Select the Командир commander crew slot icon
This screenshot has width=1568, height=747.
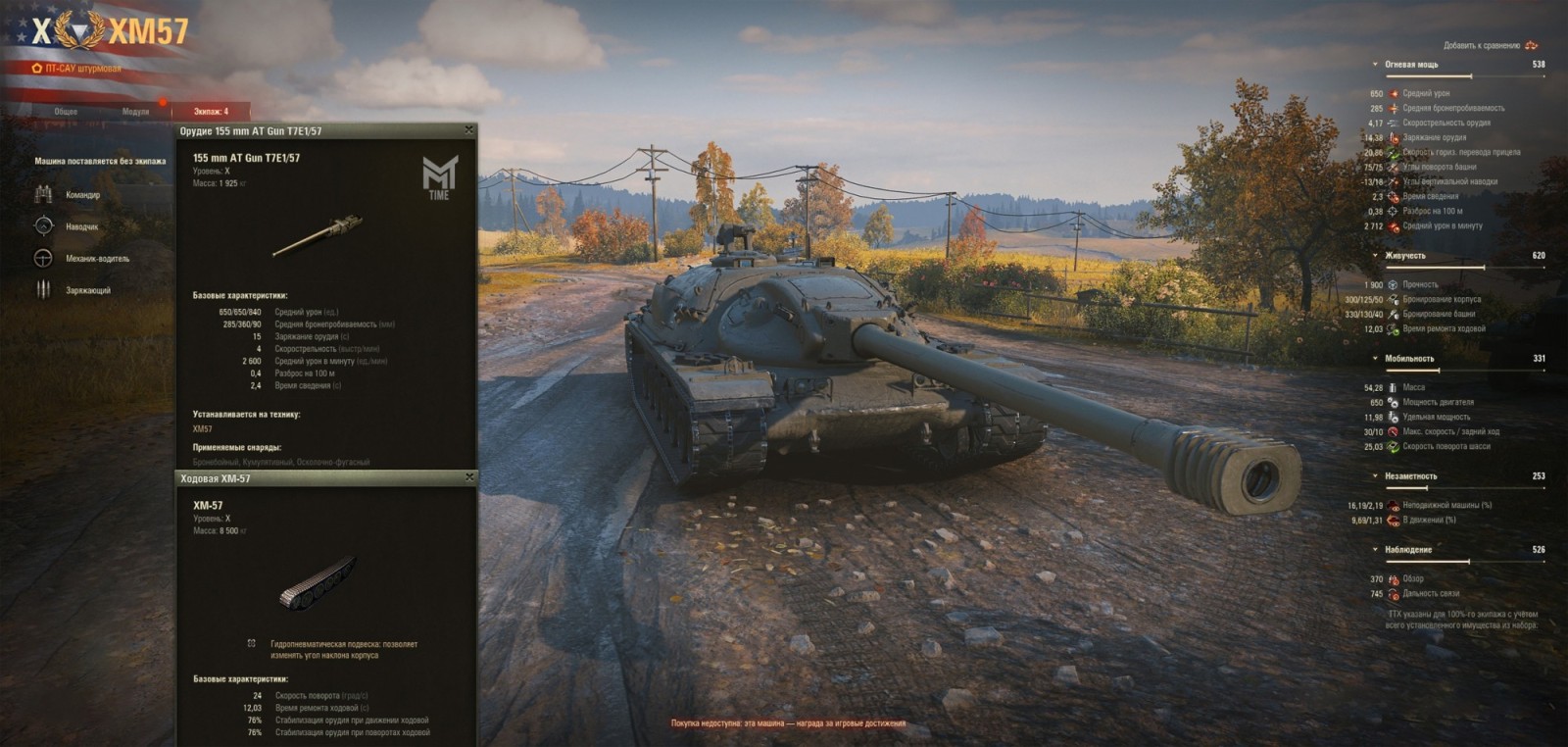42,192
